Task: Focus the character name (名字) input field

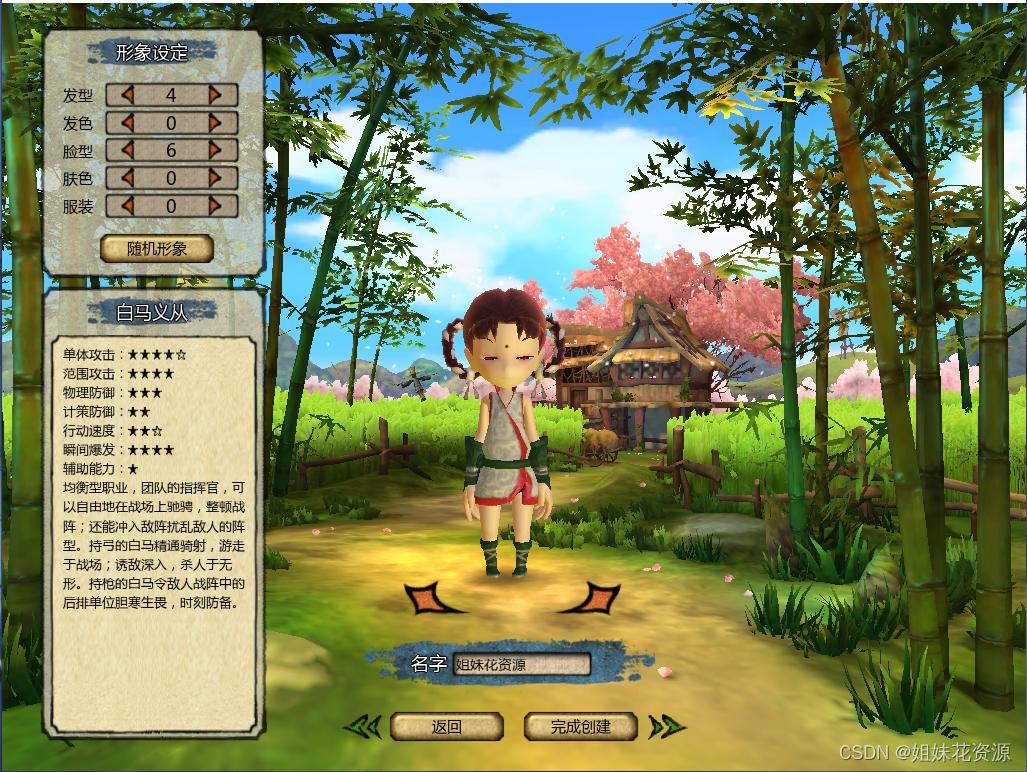Action: click(521, 664)
